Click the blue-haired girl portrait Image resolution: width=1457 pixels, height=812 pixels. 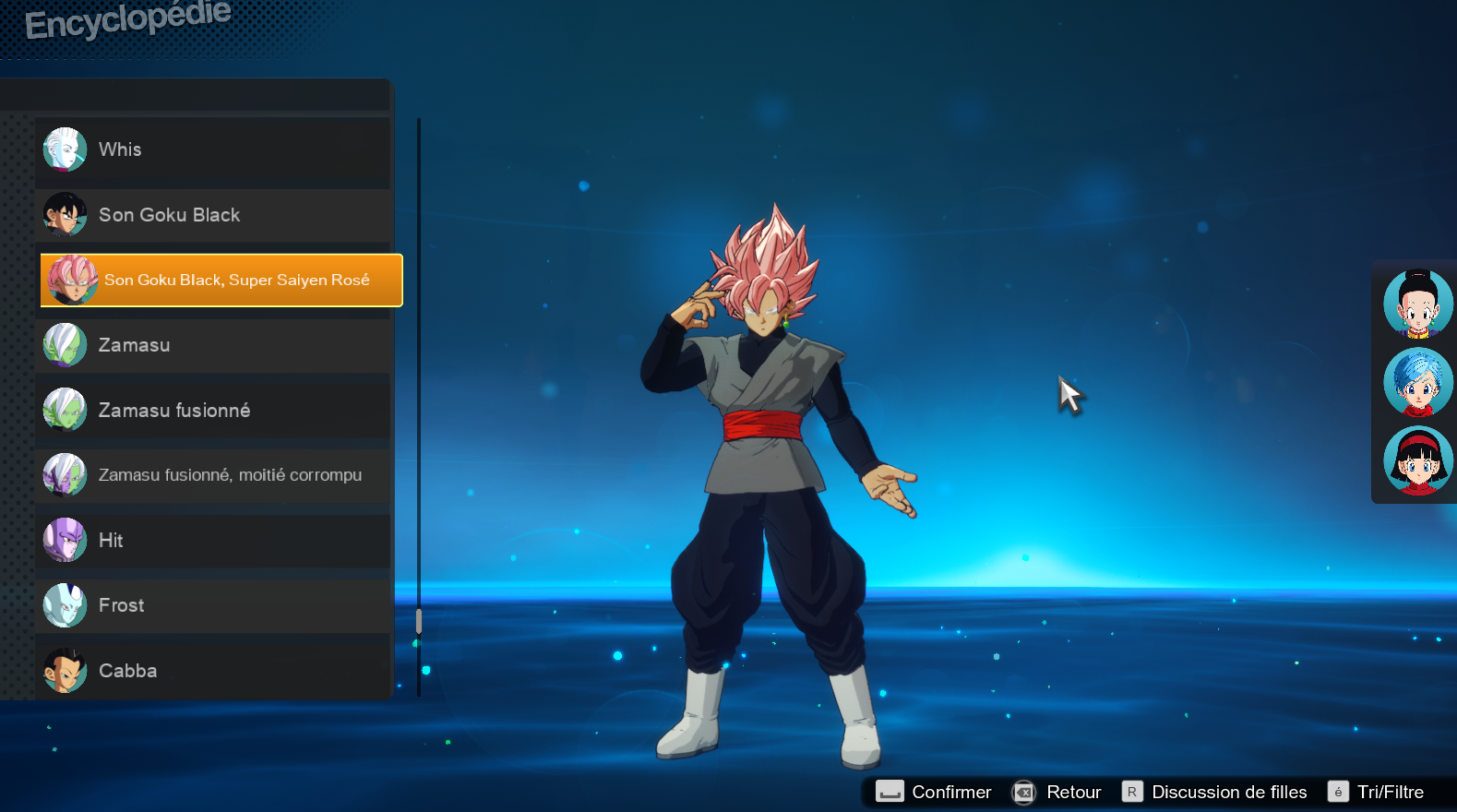[1417, 382]
